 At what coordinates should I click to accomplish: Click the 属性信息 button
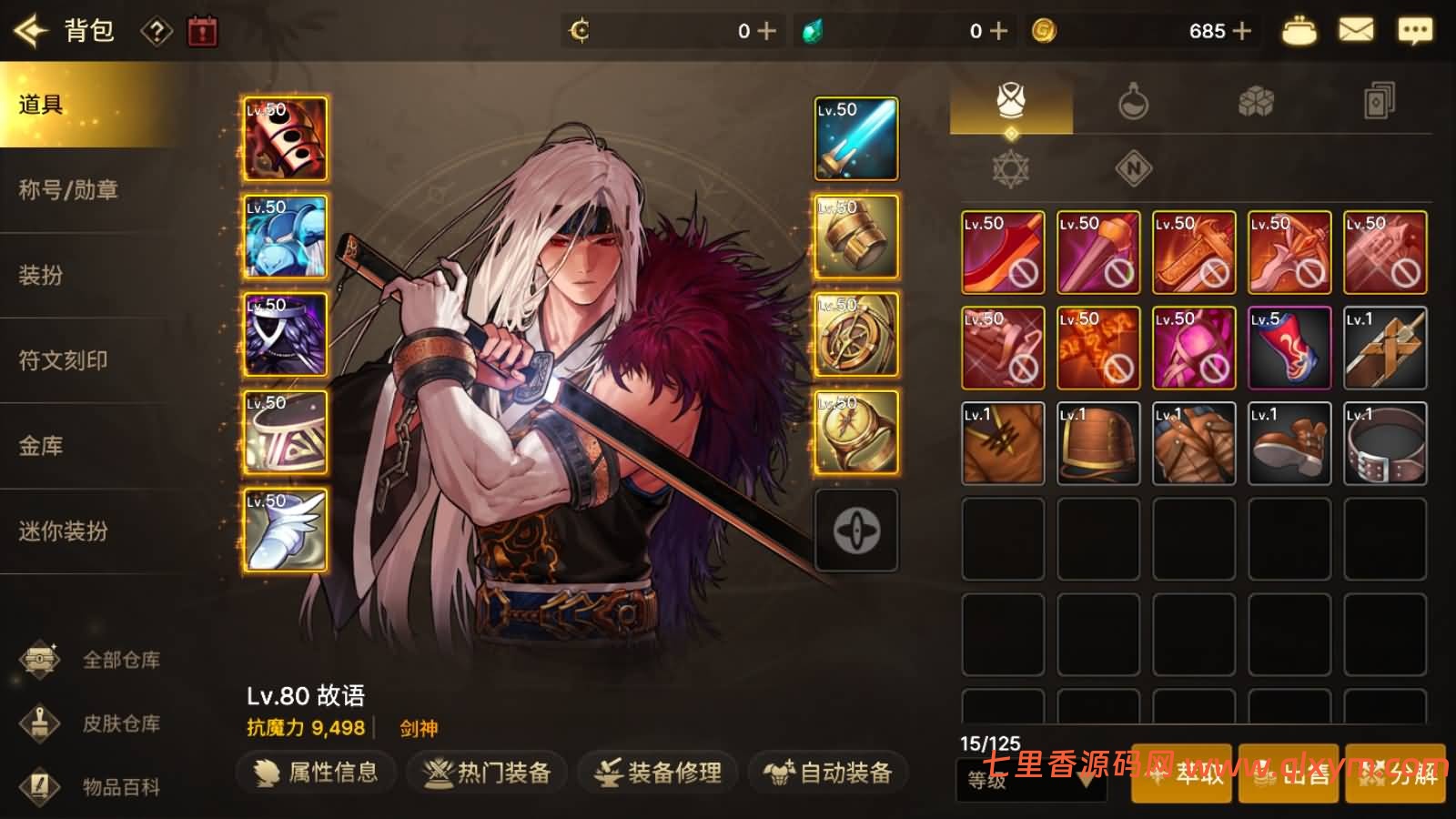point(315,772)
